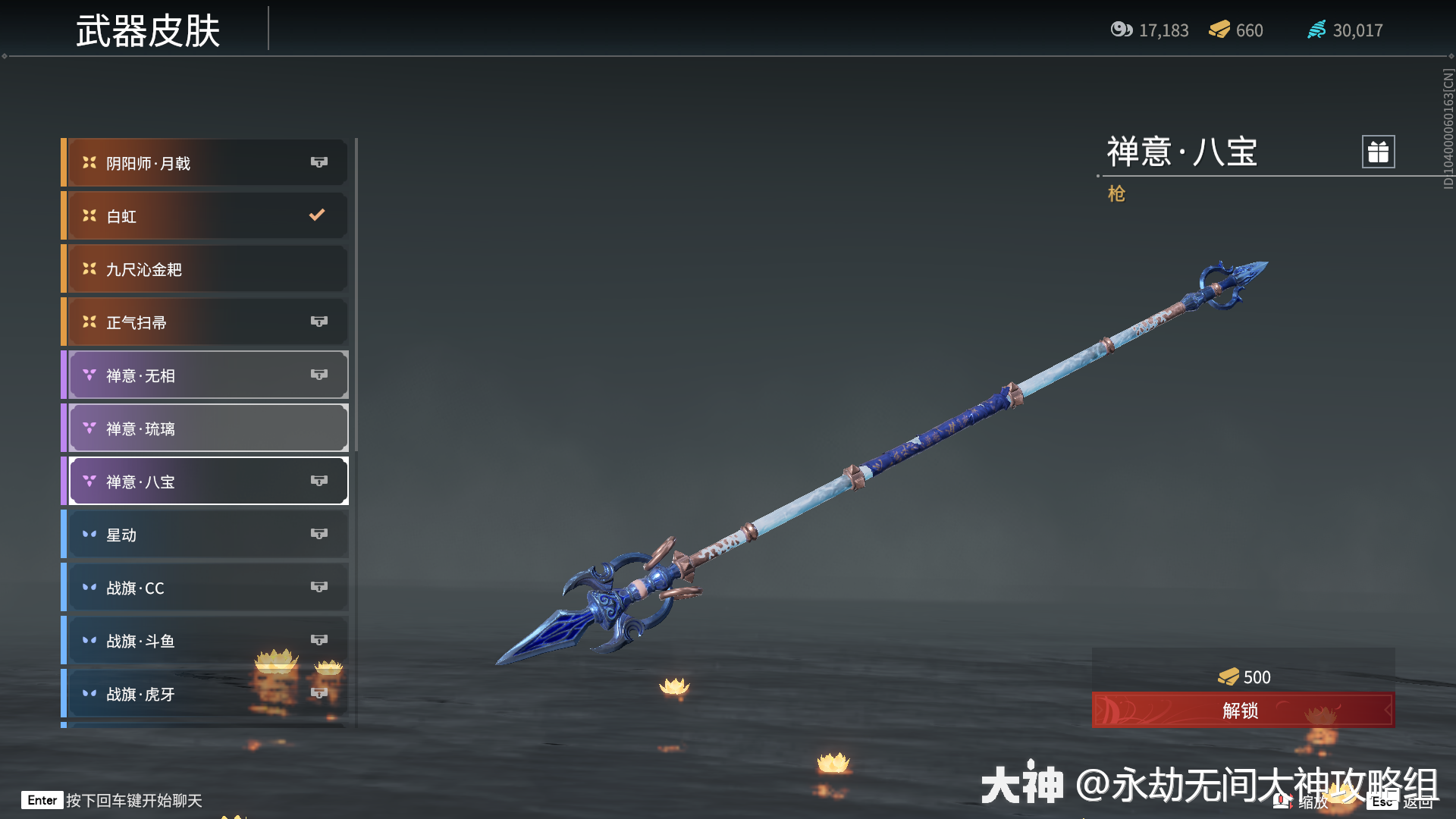
Task: Toggle the checkmark on equipped skin 白虹
Action: click(x=316, y=215)
